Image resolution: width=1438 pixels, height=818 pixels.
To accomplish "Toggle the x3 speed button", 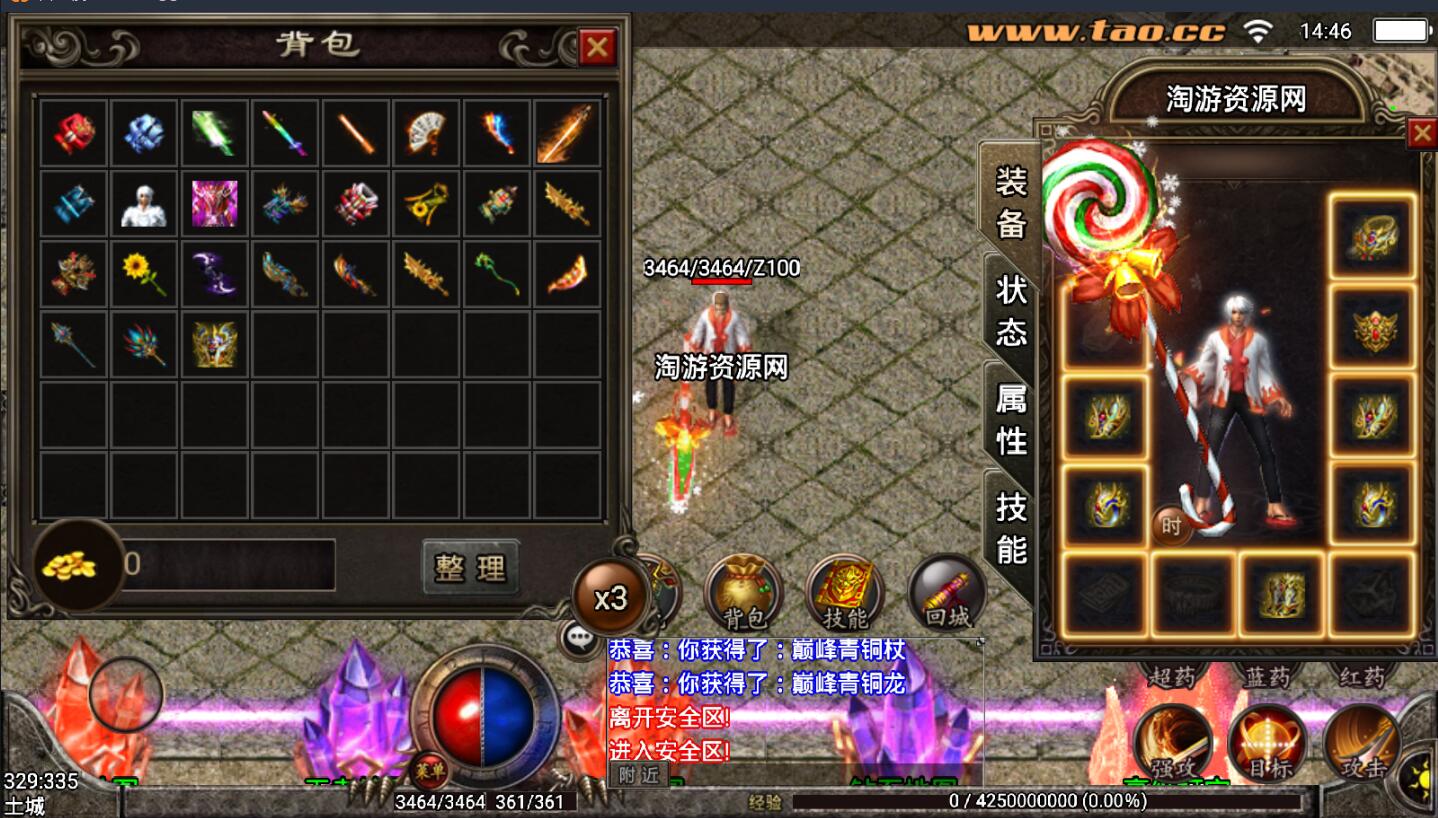I will (610, 597).
